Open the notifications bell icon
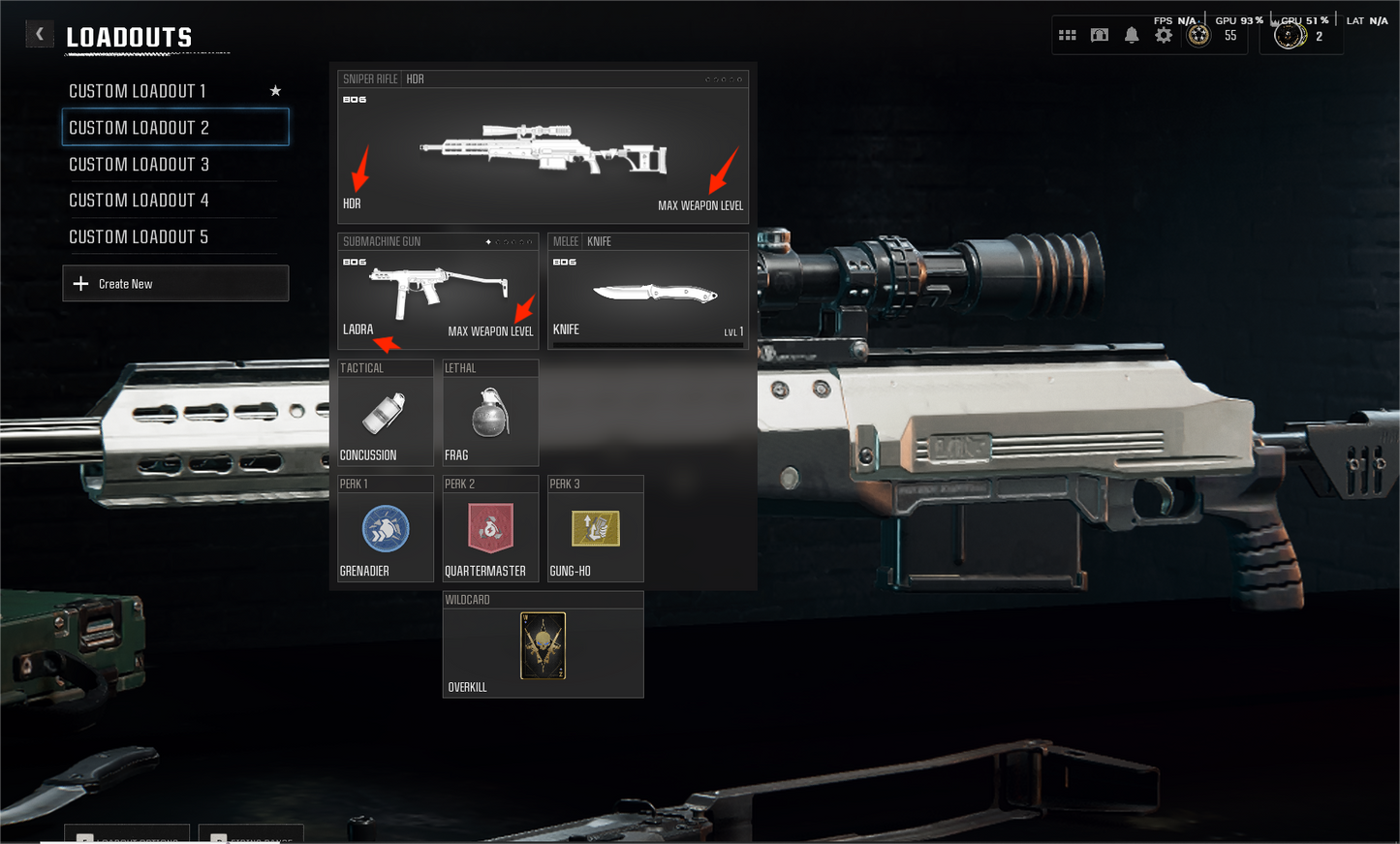This screenshot has width=1400, height=844. click(x=1131, y=35)
